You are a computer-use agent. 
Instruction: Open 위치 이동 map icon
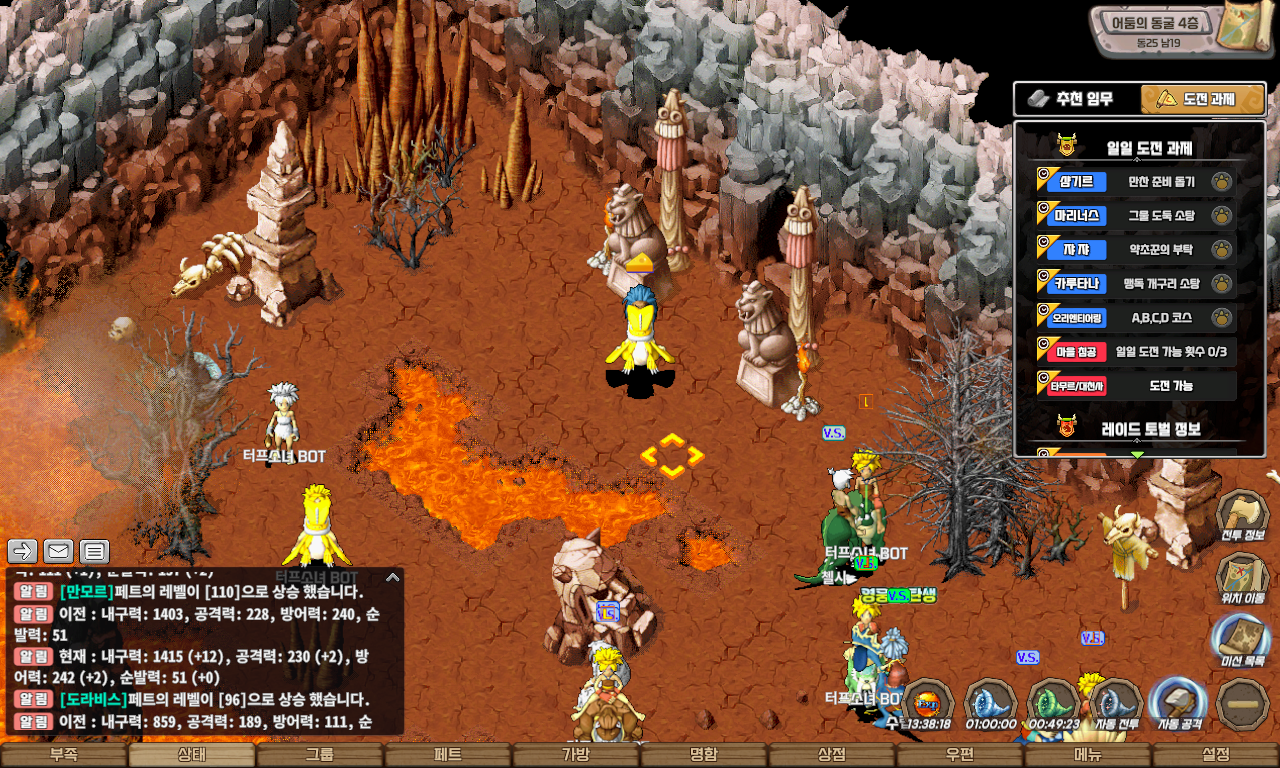tap(1242, 578)
